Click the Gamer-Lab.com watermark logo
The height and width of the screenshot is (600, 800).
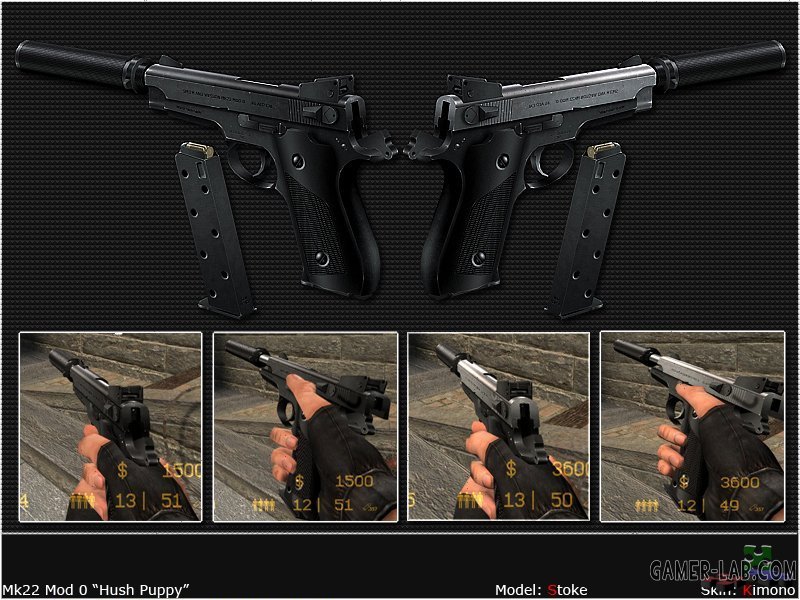point(723,570)
